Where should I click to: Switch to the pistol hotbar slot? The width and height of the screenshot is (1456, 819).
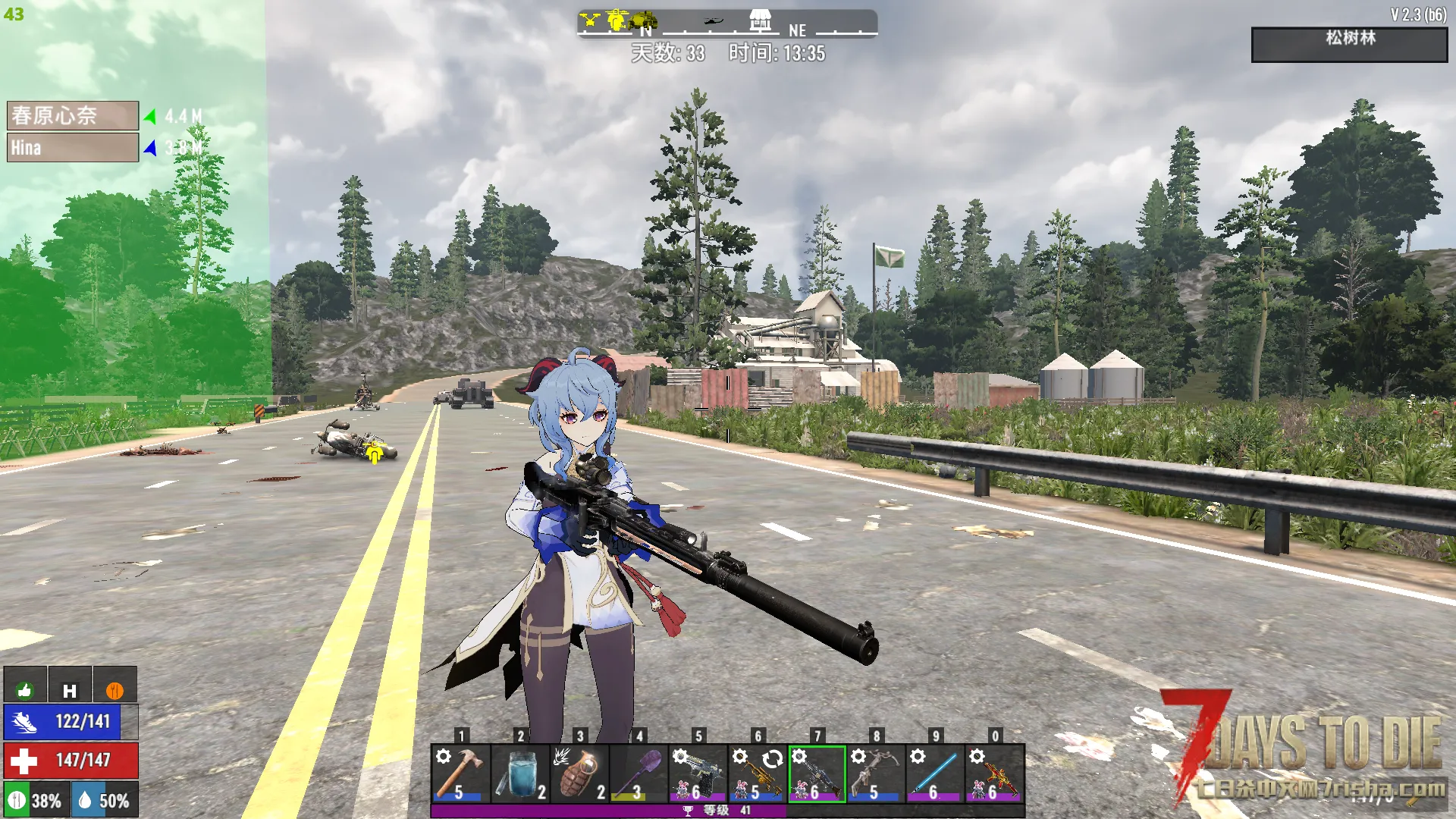(x=698, y=773)
